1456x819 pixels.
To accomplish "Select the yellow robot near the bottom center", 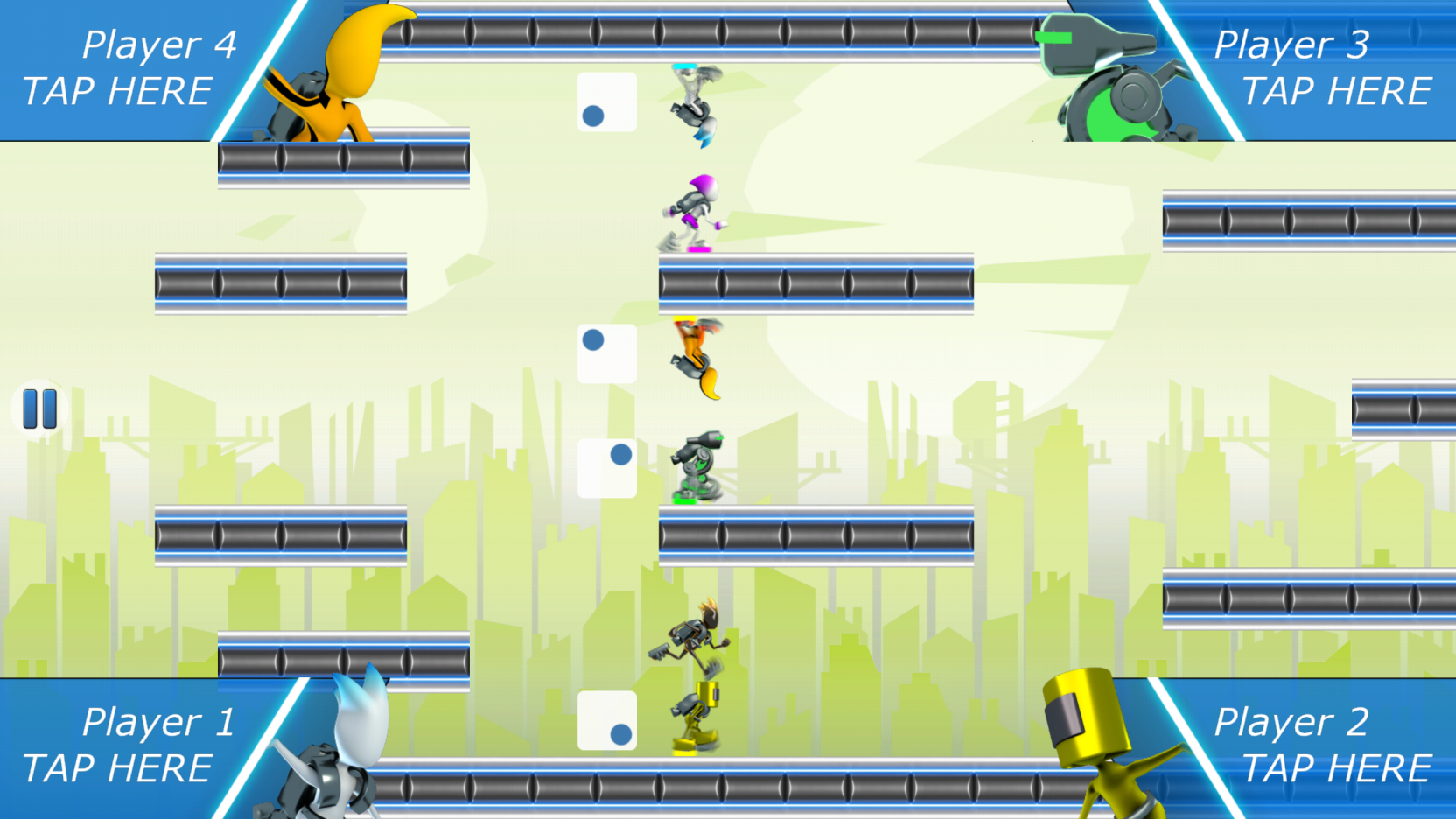I will tap(696, 717).
